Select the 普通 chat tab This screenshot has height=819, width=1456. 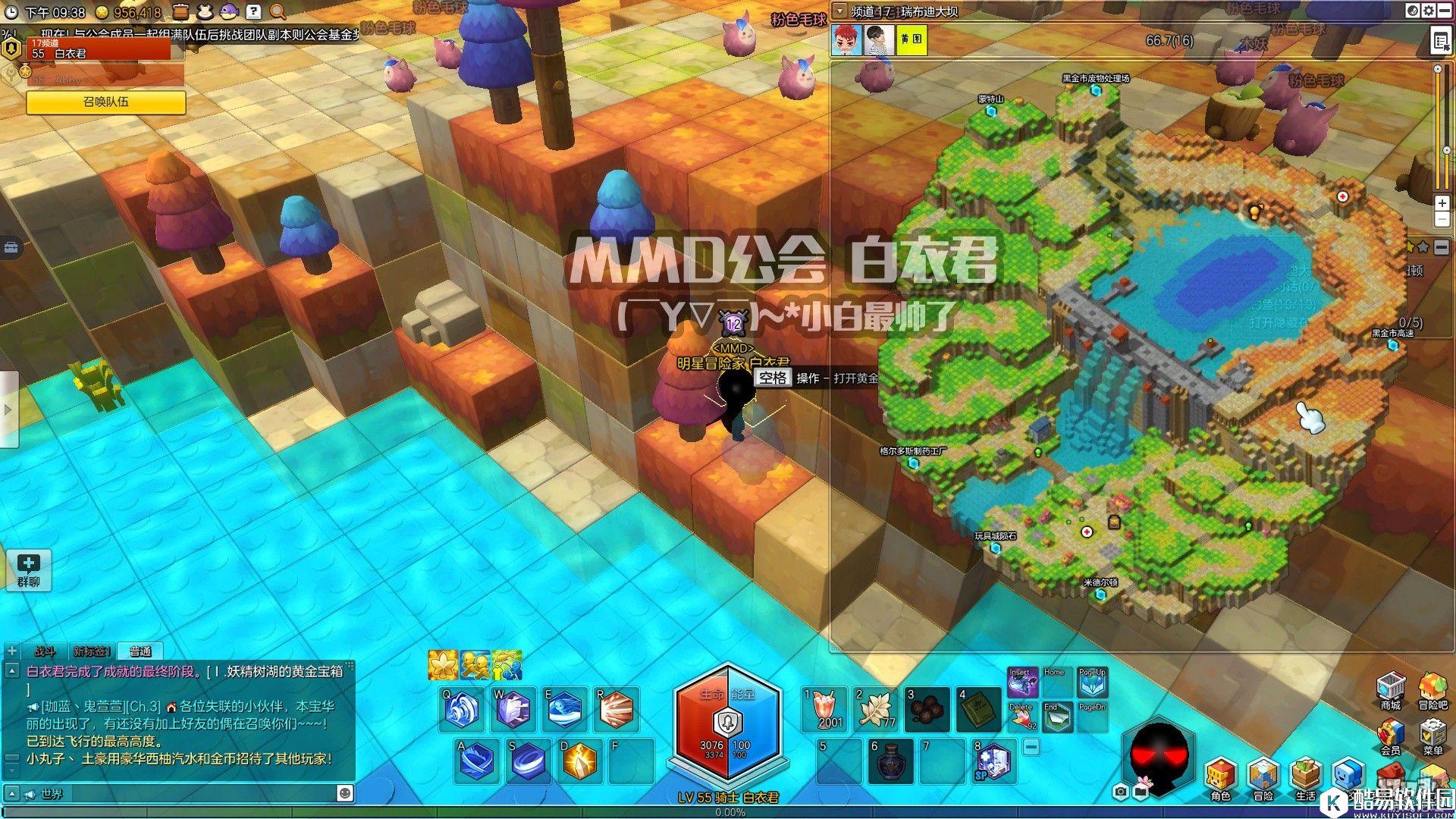tap(140, 651)
